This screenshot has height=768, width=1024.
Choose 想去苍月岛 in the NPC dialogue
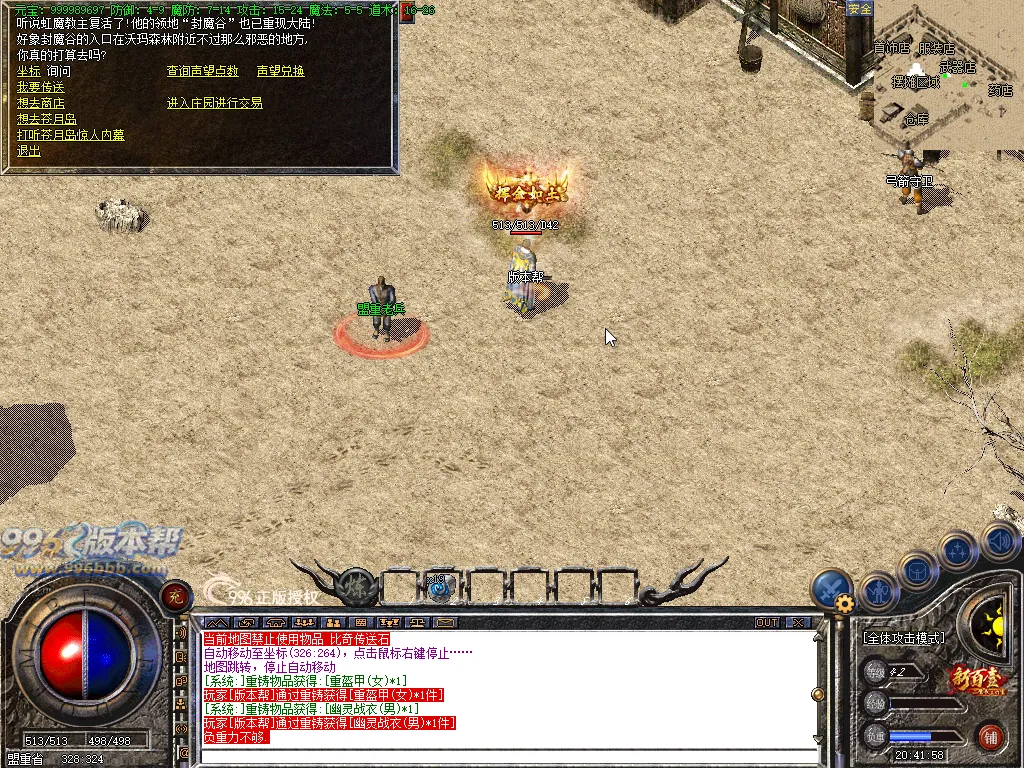[46, 119]
